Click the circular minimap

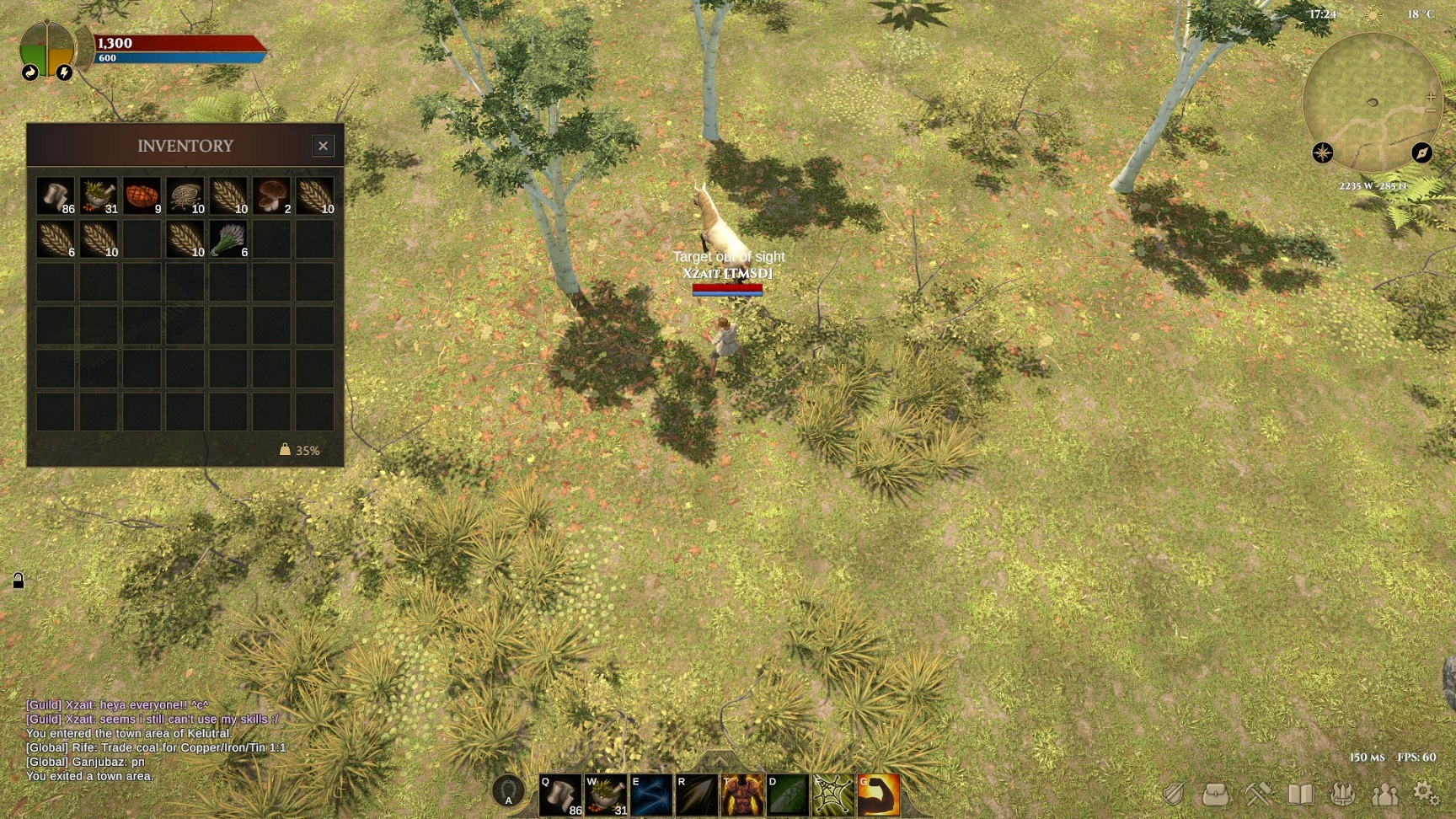[1373, 103]
